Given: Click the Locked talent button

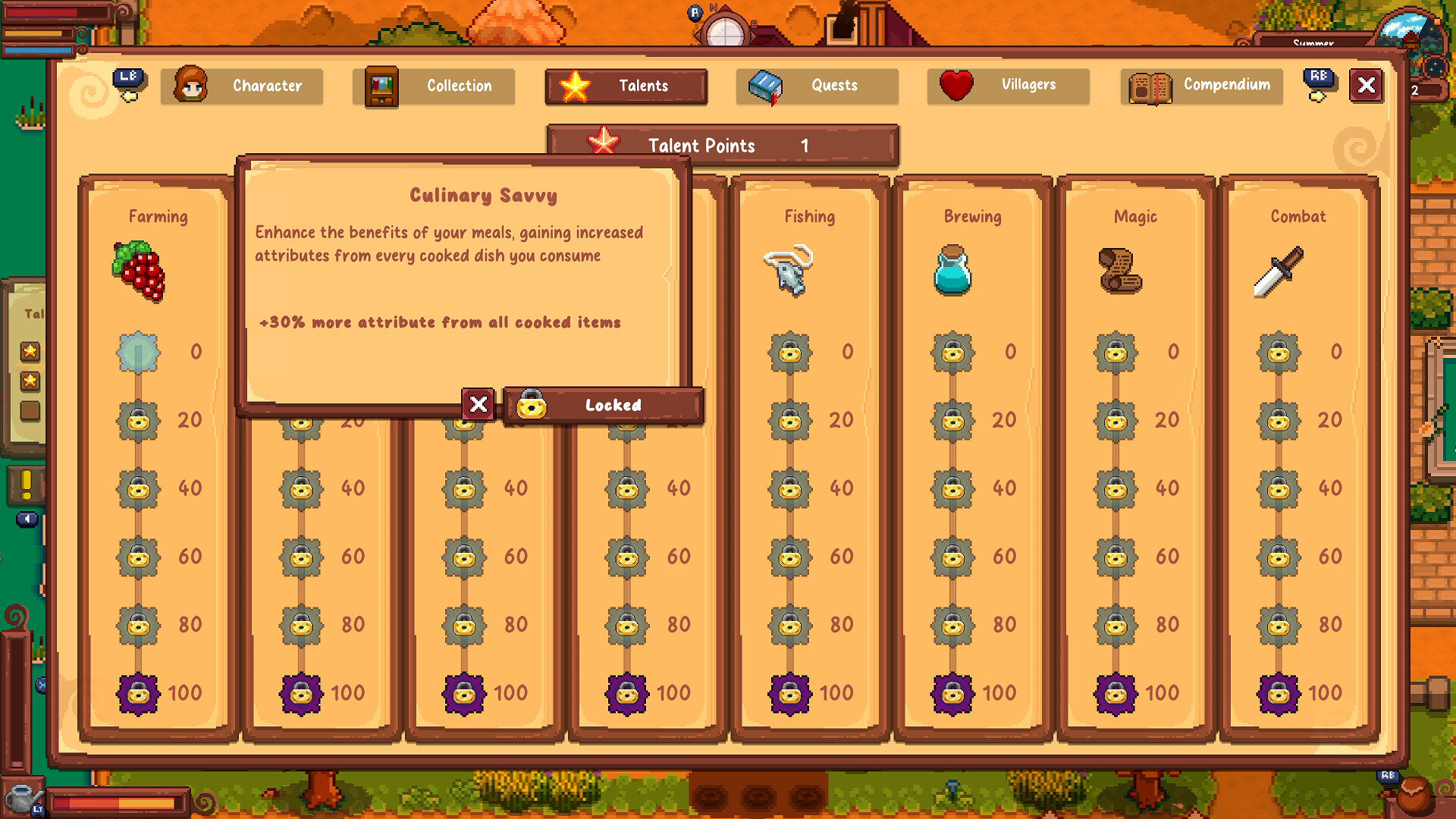Looking at the screenshot, I should (x=603, y=405).
